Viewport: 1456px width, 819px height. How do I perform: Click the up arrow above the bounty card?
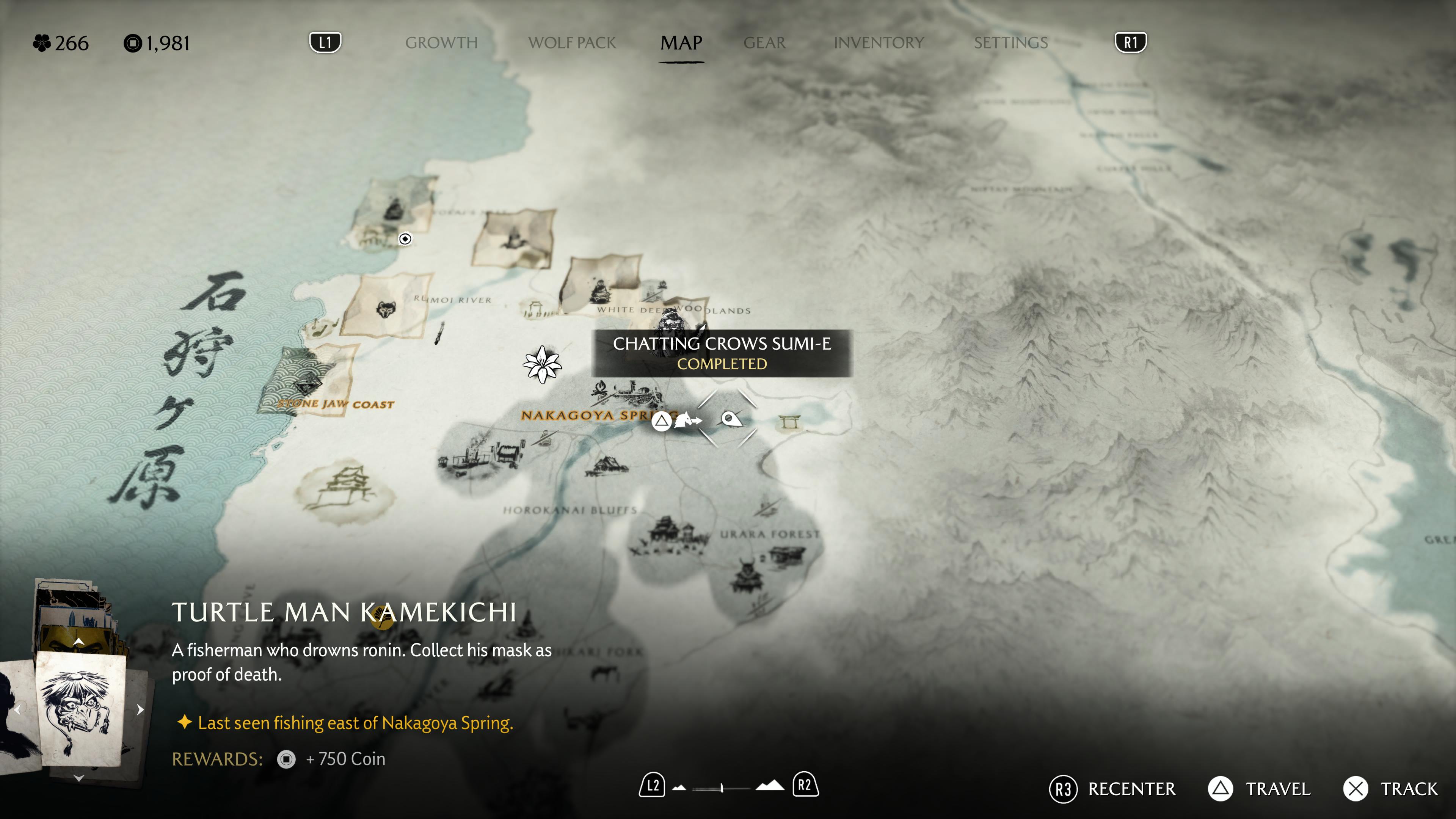(79, 642)
